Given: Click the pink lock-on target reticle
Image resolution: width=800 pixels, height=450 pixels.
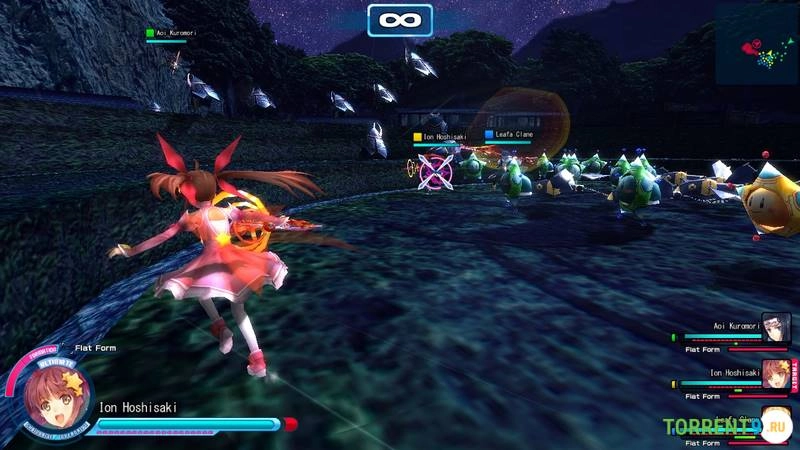Looking at the screenshot, I should tap(437, 170).
